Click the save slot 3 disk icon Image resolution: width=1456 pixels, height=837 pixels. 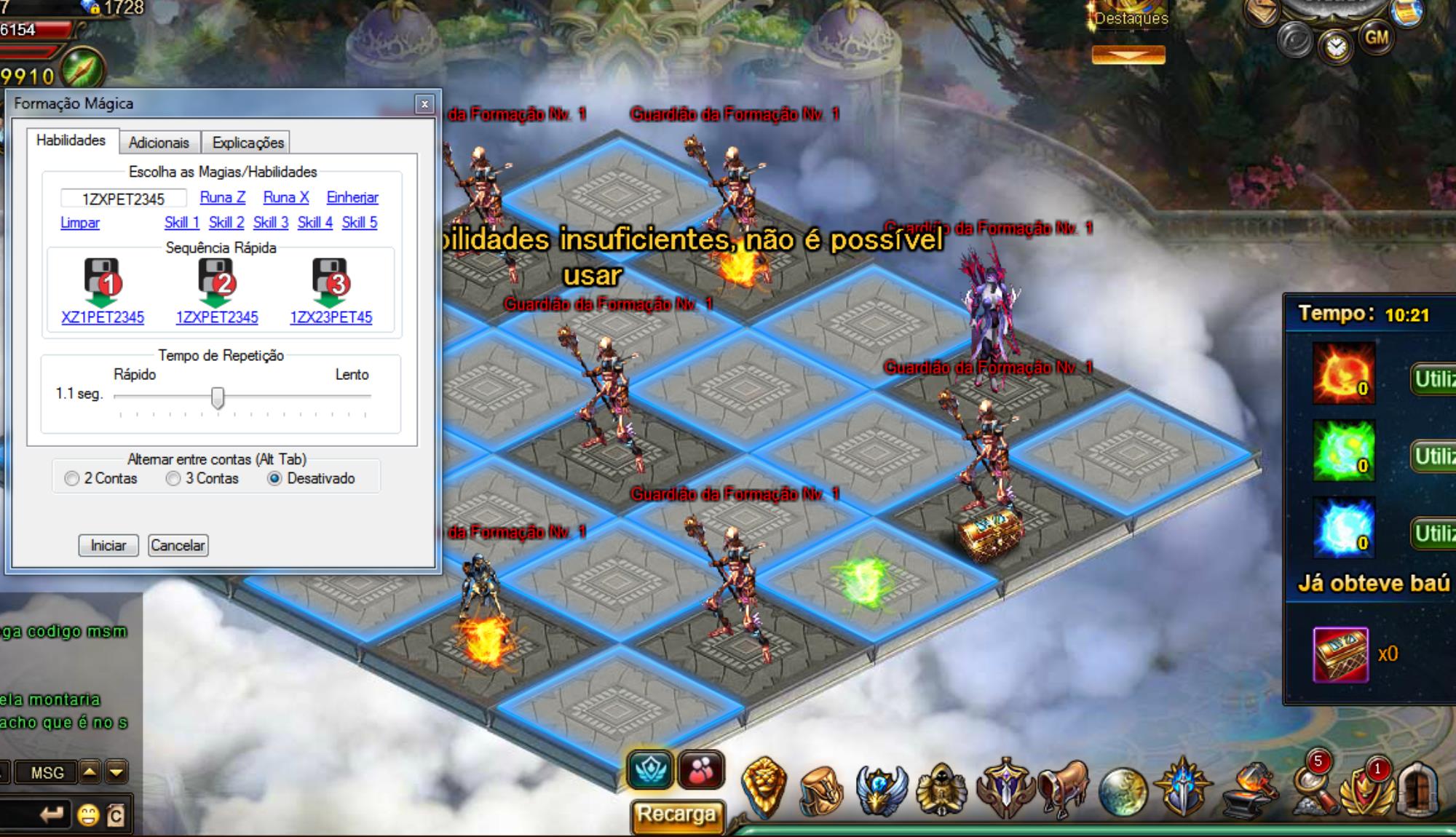pos(331,281)
